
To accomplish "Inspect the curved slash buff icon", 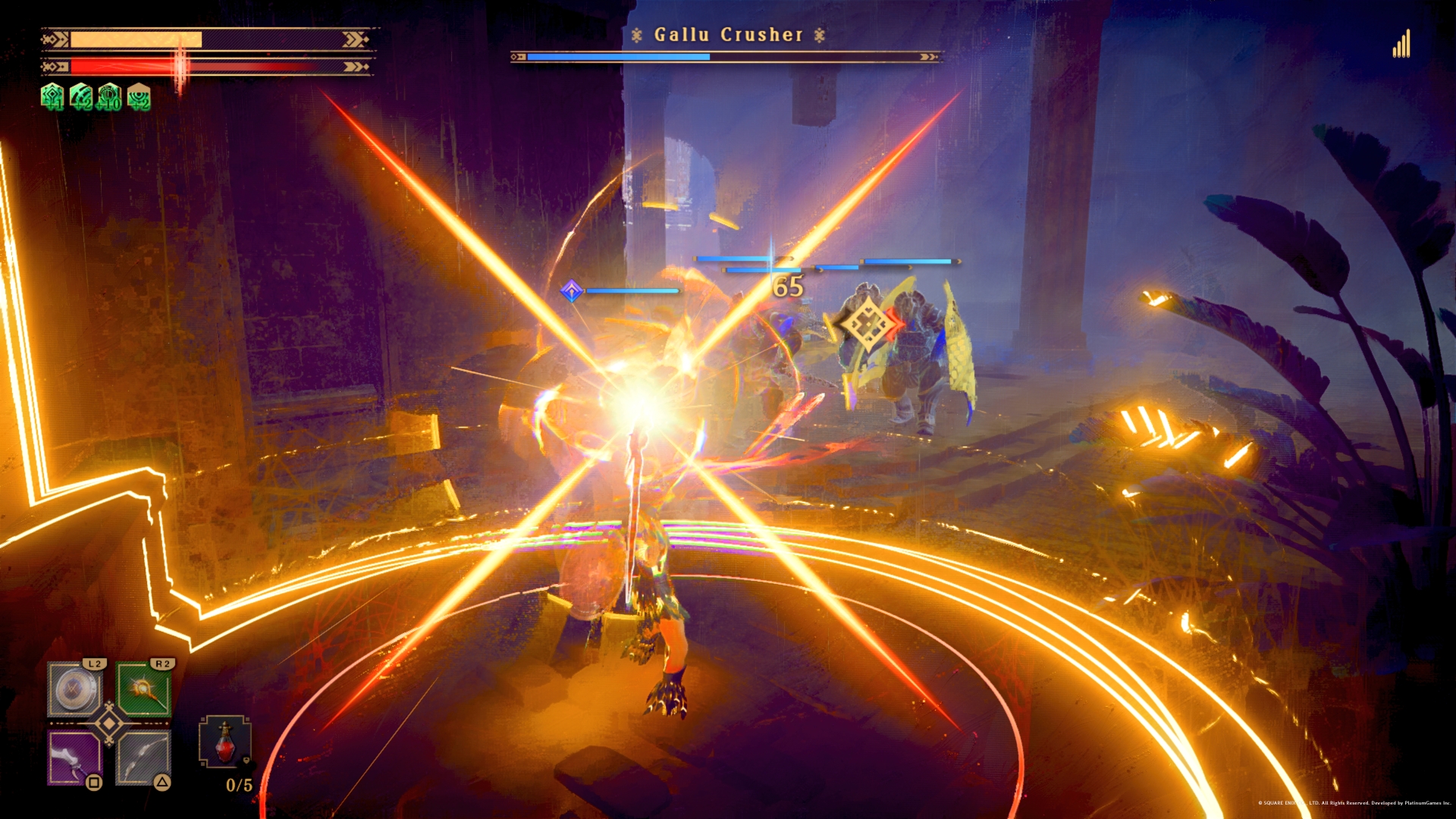I will click(80, 97).
